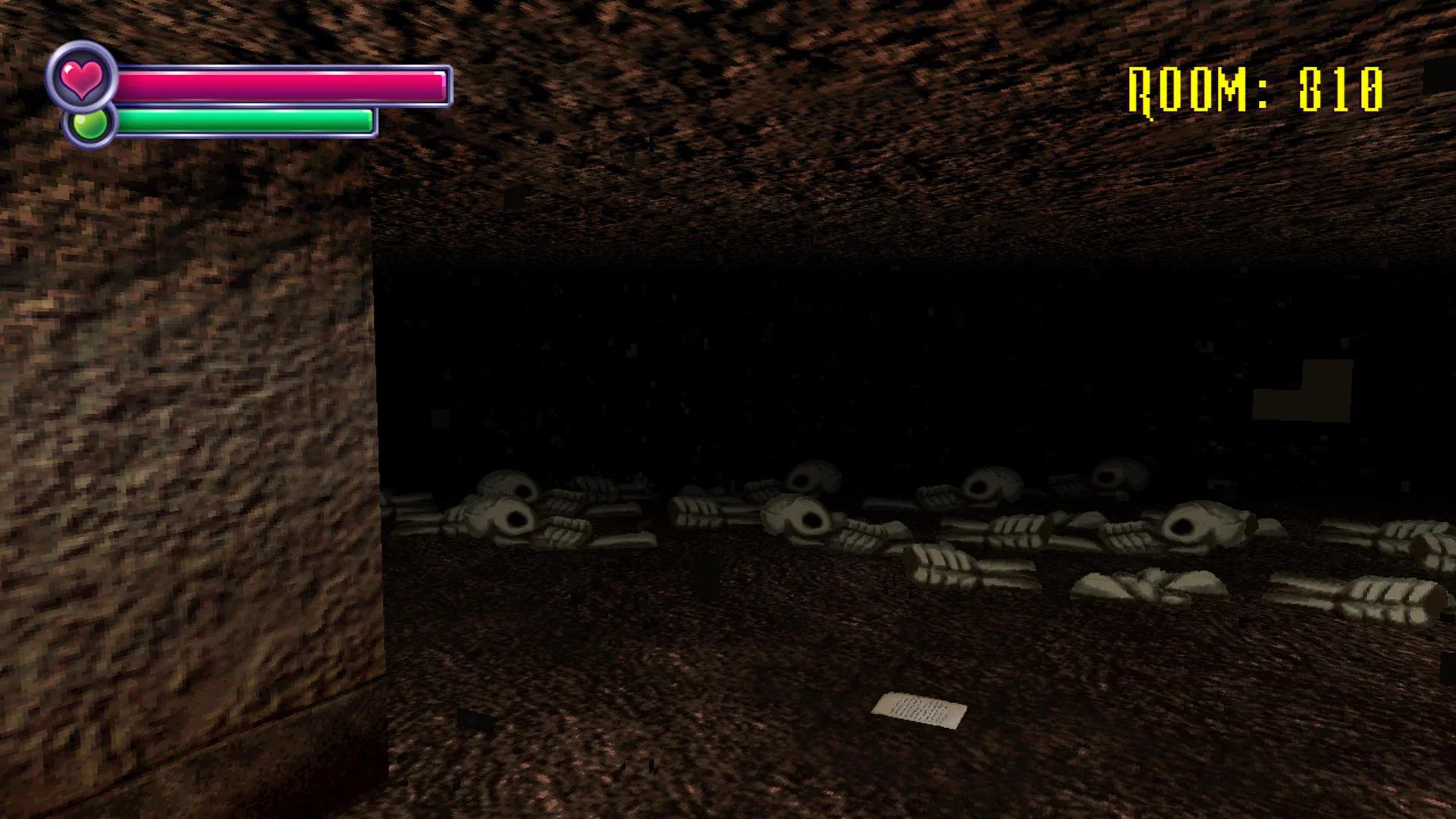Click the highlighted tip of the stamina bar
The image size is (1456, 819).
coord(370,118)
